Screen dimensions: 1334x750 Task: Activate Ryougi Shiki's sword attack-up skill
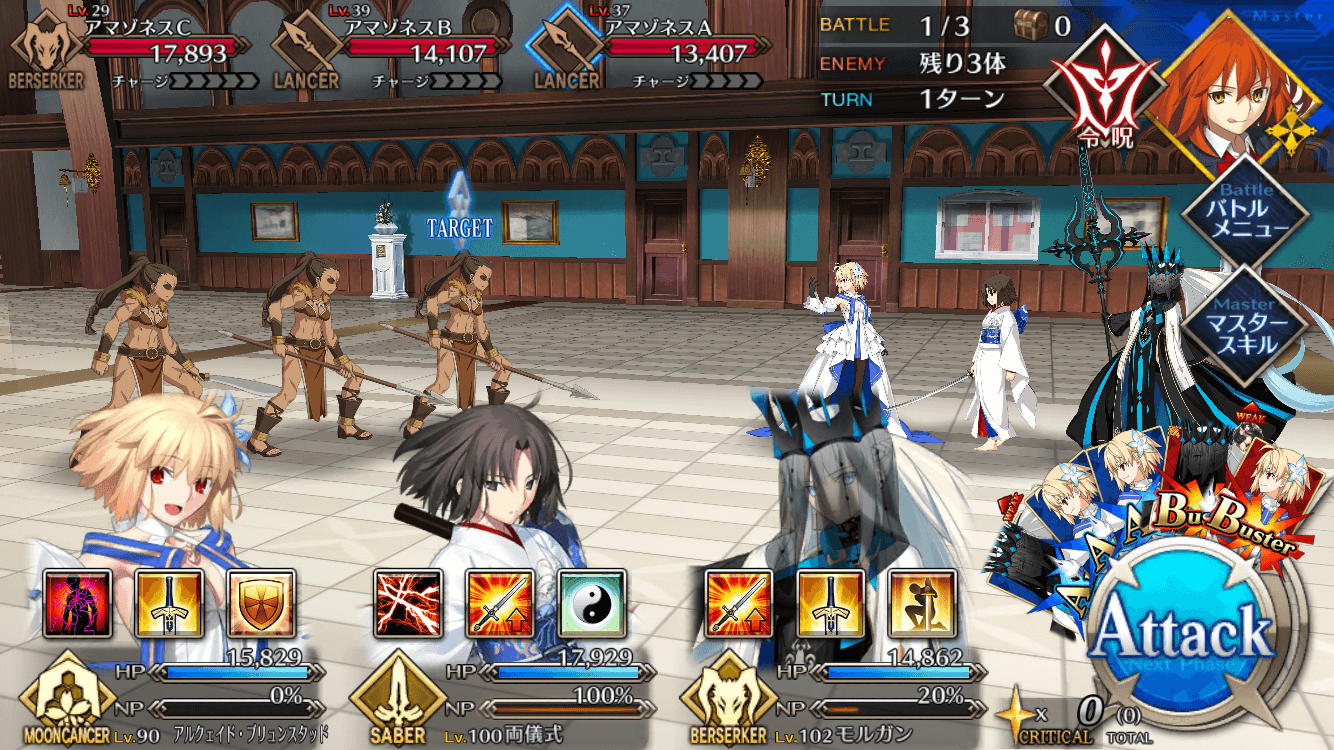pyautogui.click(x=500, y=604)
